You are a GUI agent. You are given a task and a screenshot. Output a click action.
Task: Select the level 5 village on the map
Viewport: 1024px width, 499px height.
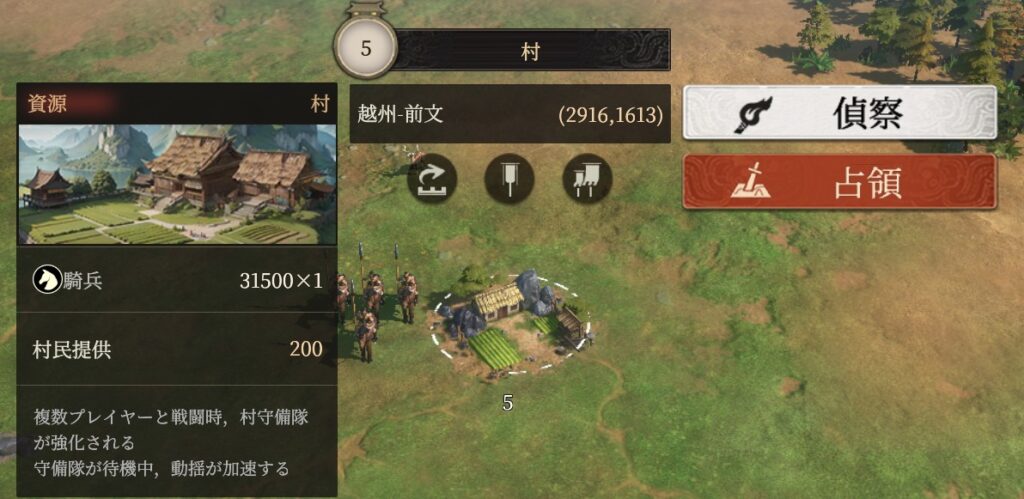pyautogui.click(x=508, y=322)
